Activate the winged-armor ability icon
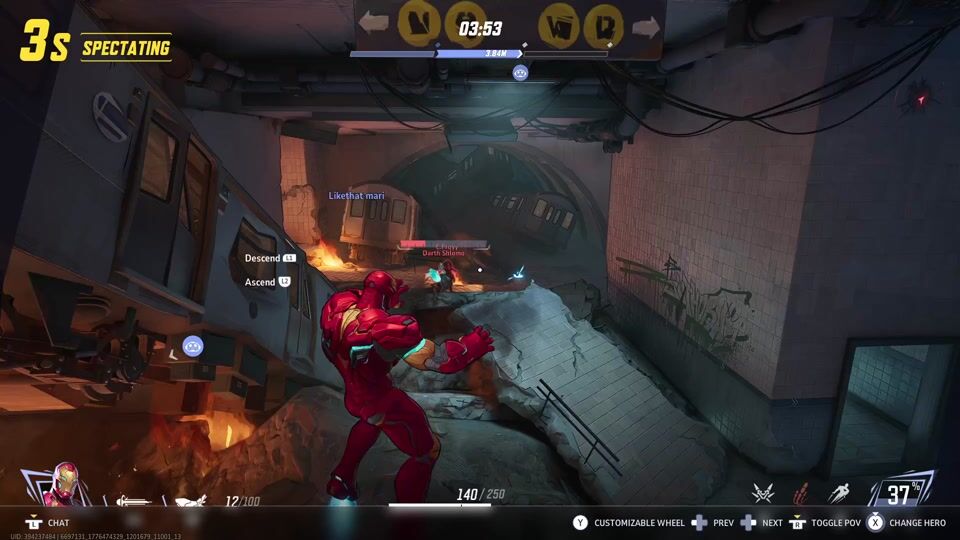Viewport: 960px width, 540px height. tap(764, 493)
